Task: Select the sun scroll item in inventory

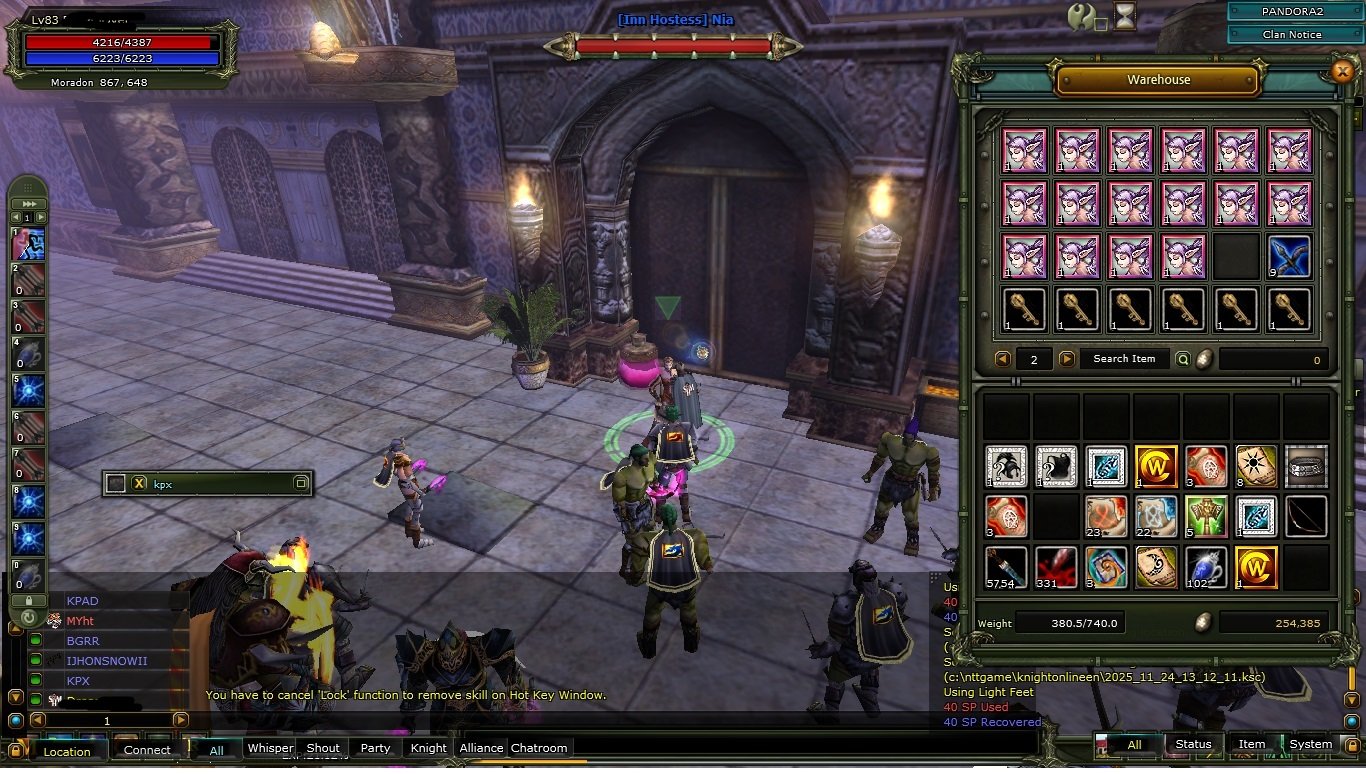Action: (1256, 466)
